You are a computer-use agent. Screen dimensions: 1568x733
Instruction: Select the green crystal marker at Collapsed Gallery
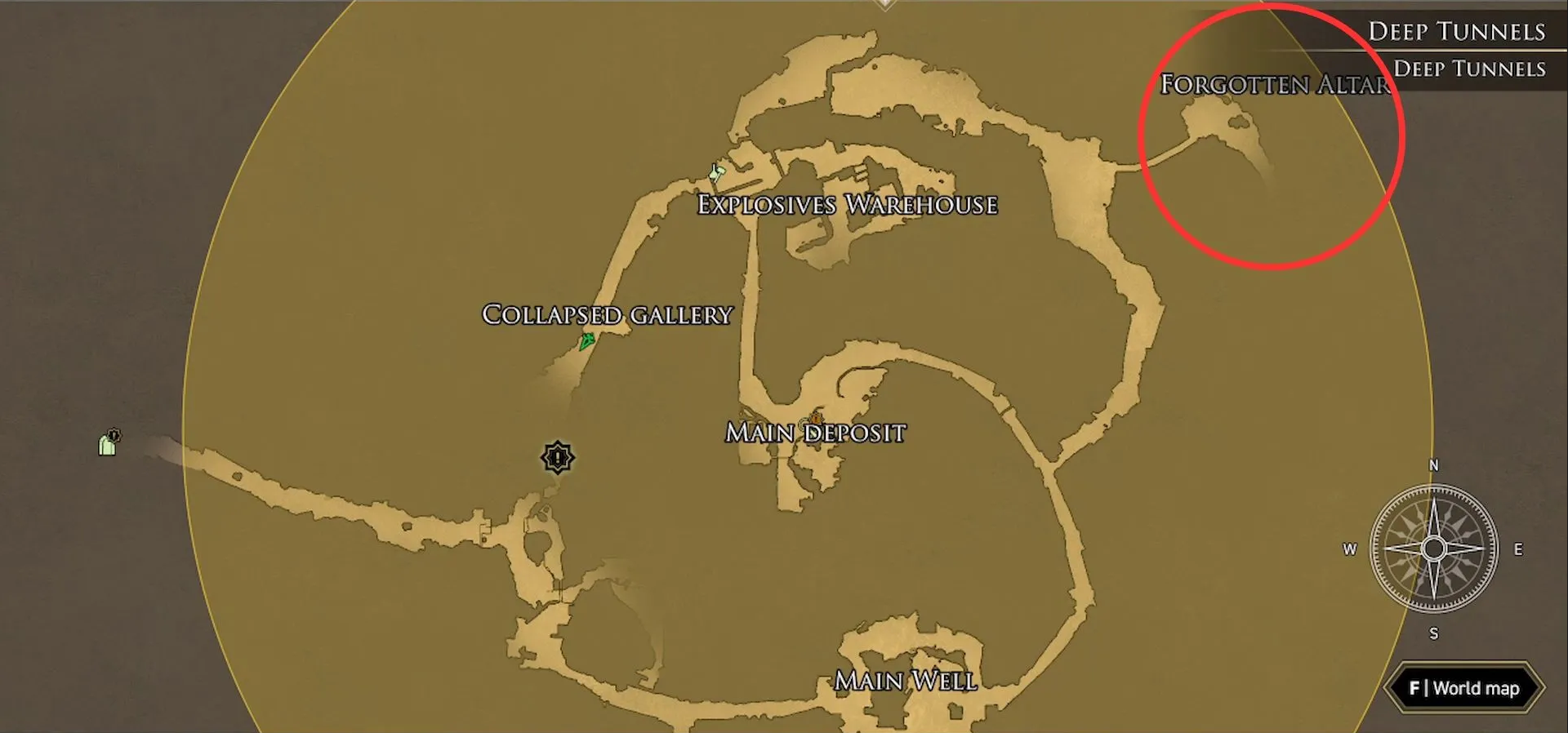point(586,341)
